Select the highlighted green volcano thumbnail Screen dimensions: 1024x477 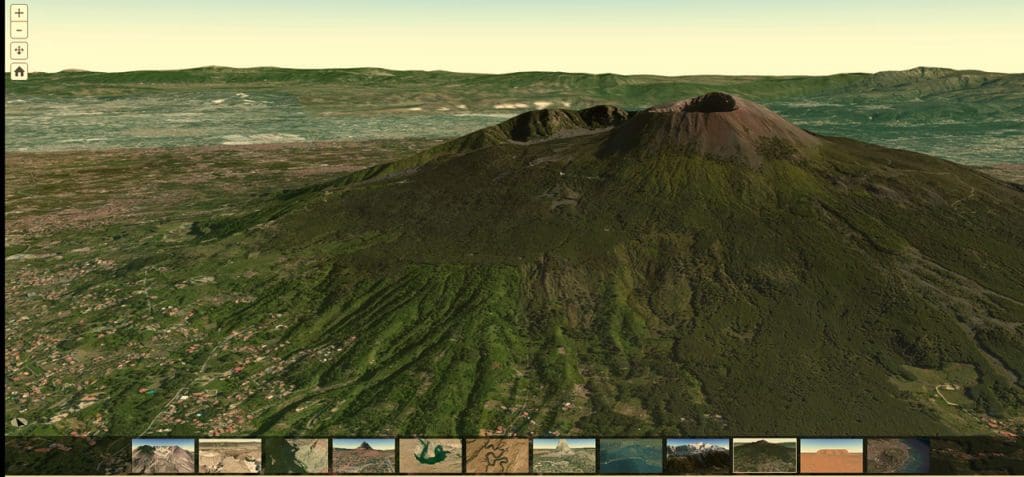pos(765,456)
